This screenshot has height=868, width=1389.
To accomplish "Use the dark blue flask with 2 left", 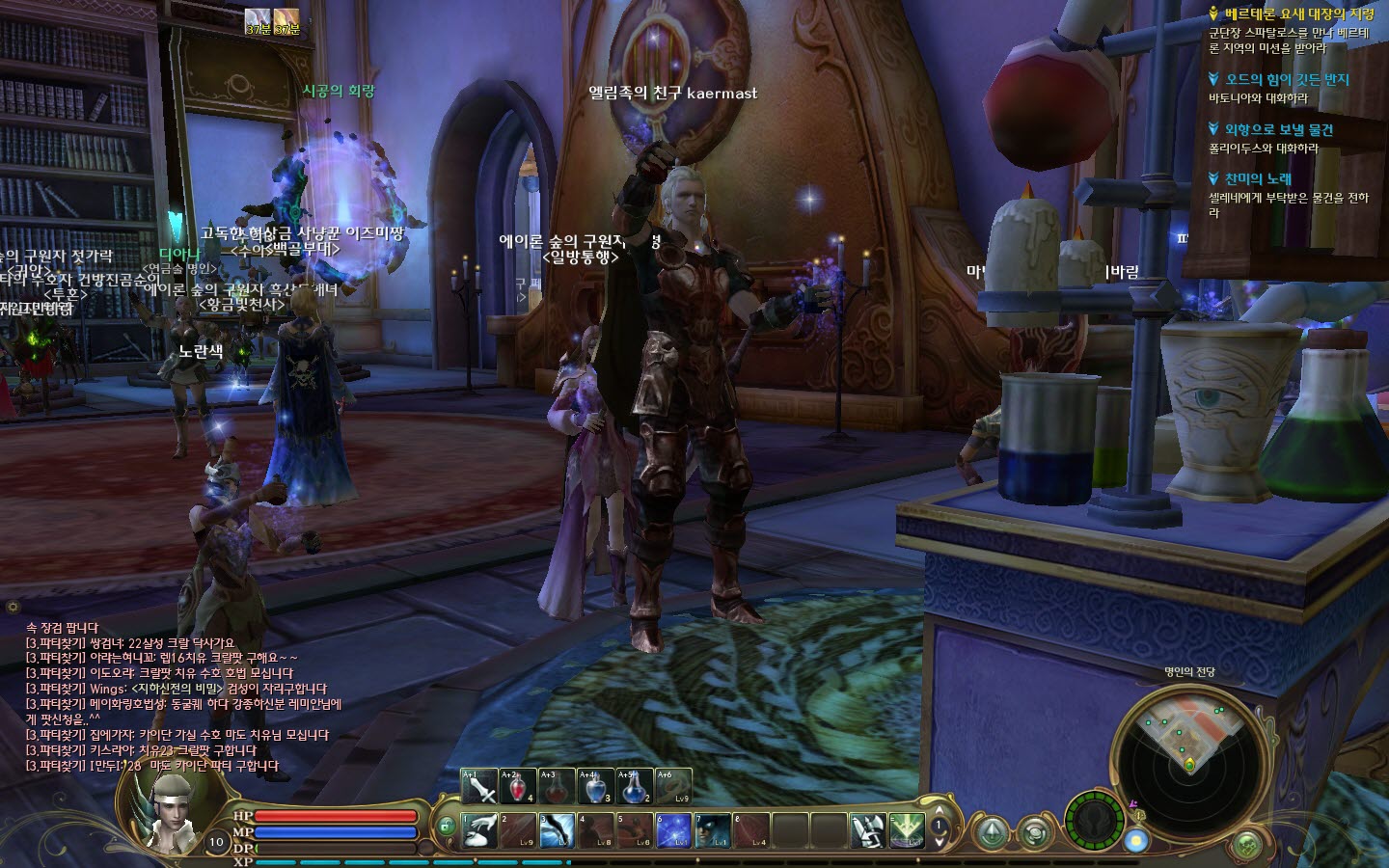I will [x=634, y=787].
